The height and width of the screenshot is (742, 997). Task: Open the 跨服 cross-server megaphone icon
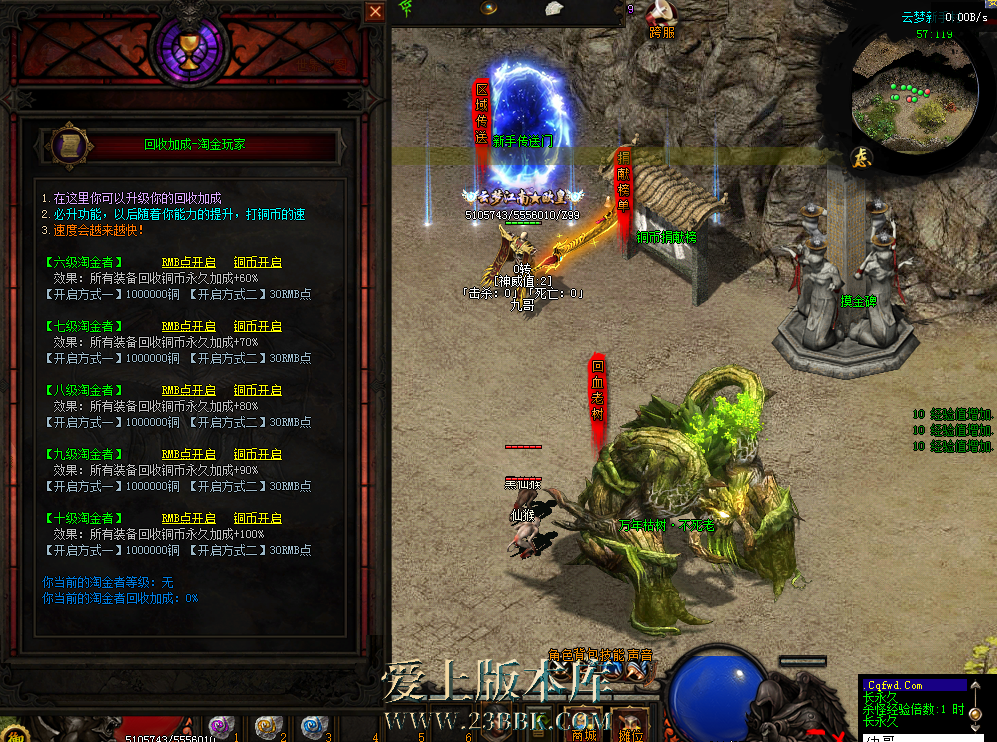point(661,14)
